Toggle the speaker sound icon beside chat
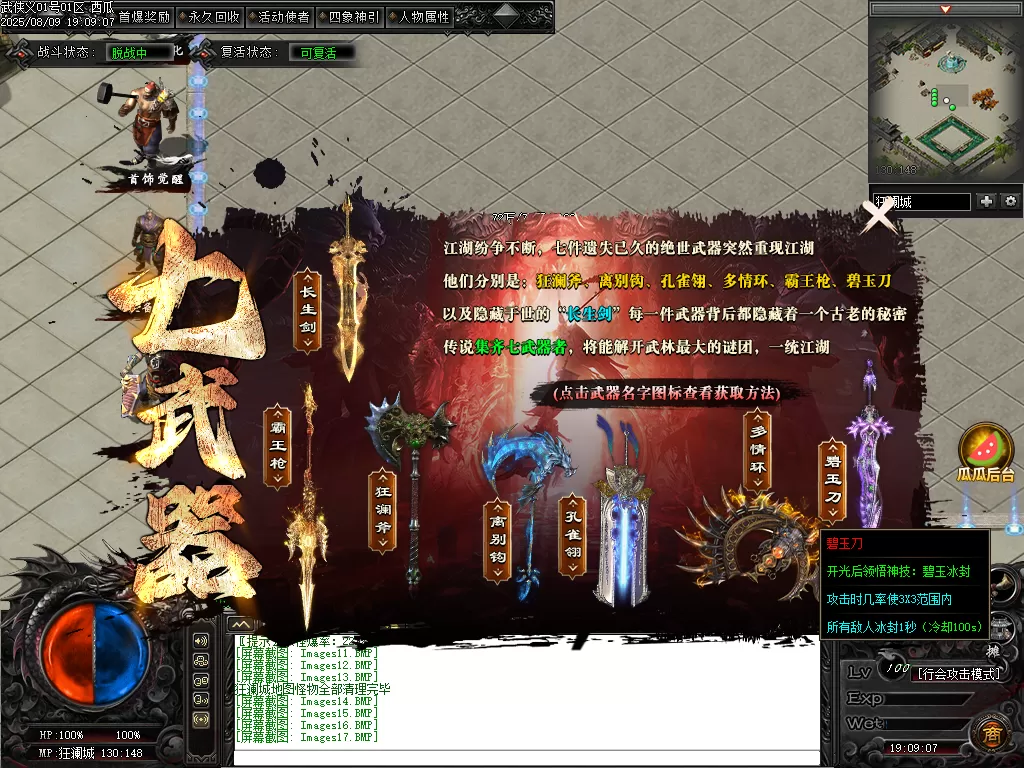Image resolution: width=1024 pixels, height=768 pixels. pos(201,641)
